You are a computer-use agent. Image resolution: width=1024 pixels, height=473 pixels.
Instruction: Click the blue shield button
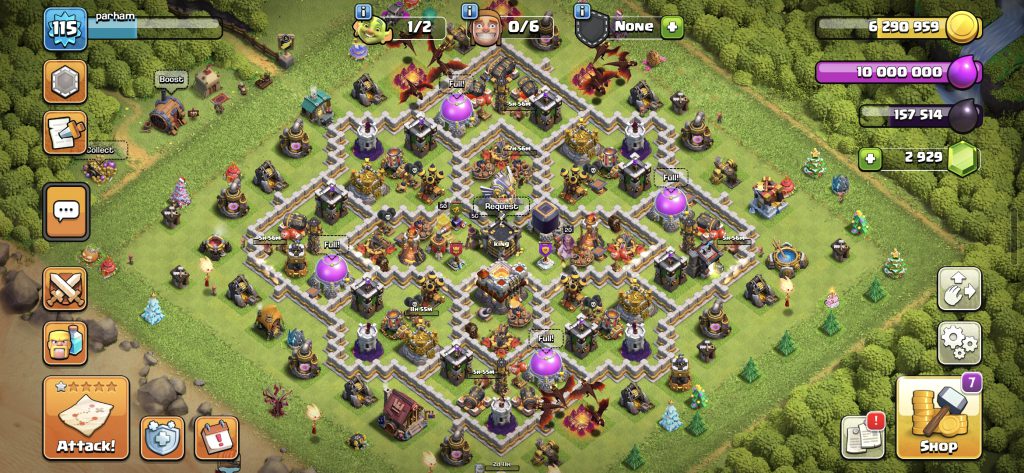[161, 437]
